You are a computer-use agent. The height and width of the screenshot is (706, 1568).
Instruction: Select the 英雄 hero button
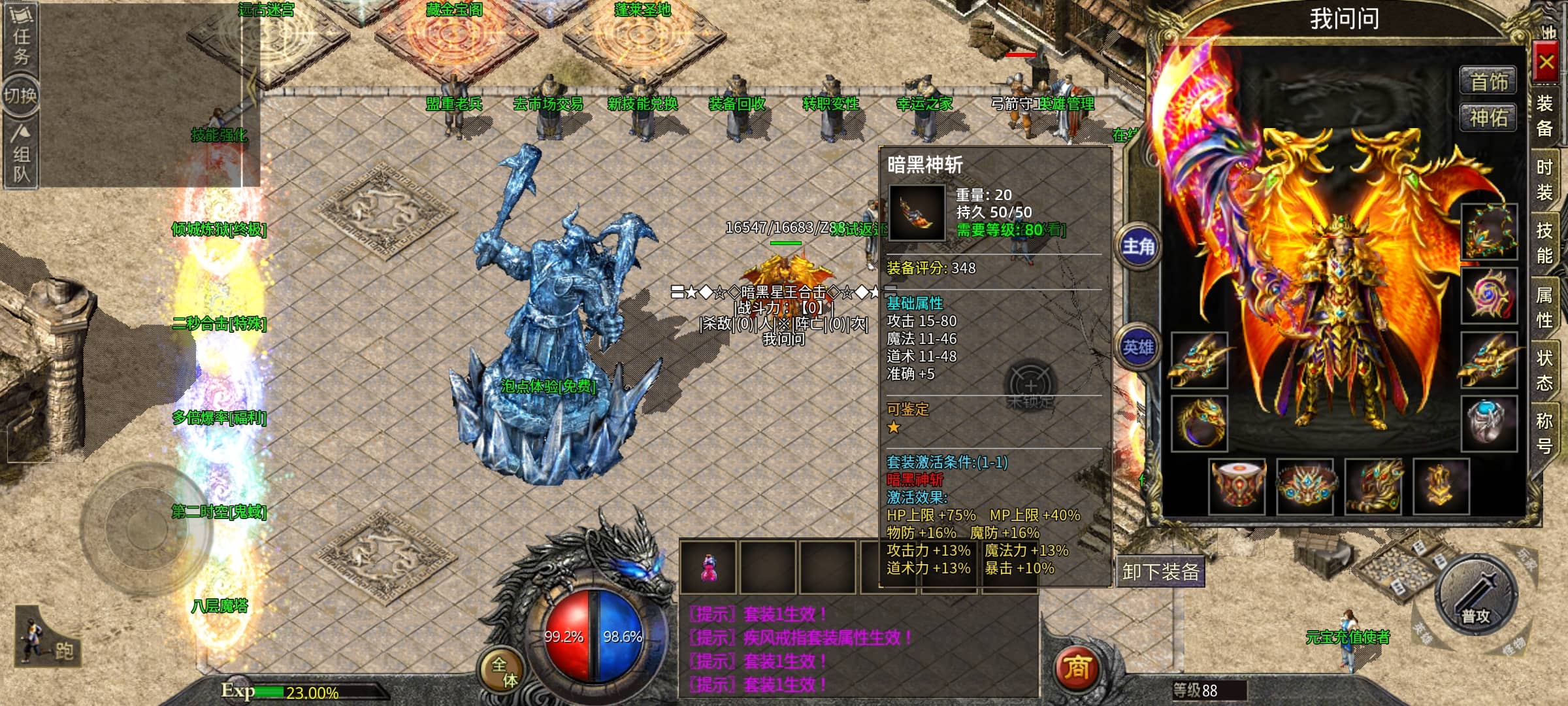coord(1138,347)
